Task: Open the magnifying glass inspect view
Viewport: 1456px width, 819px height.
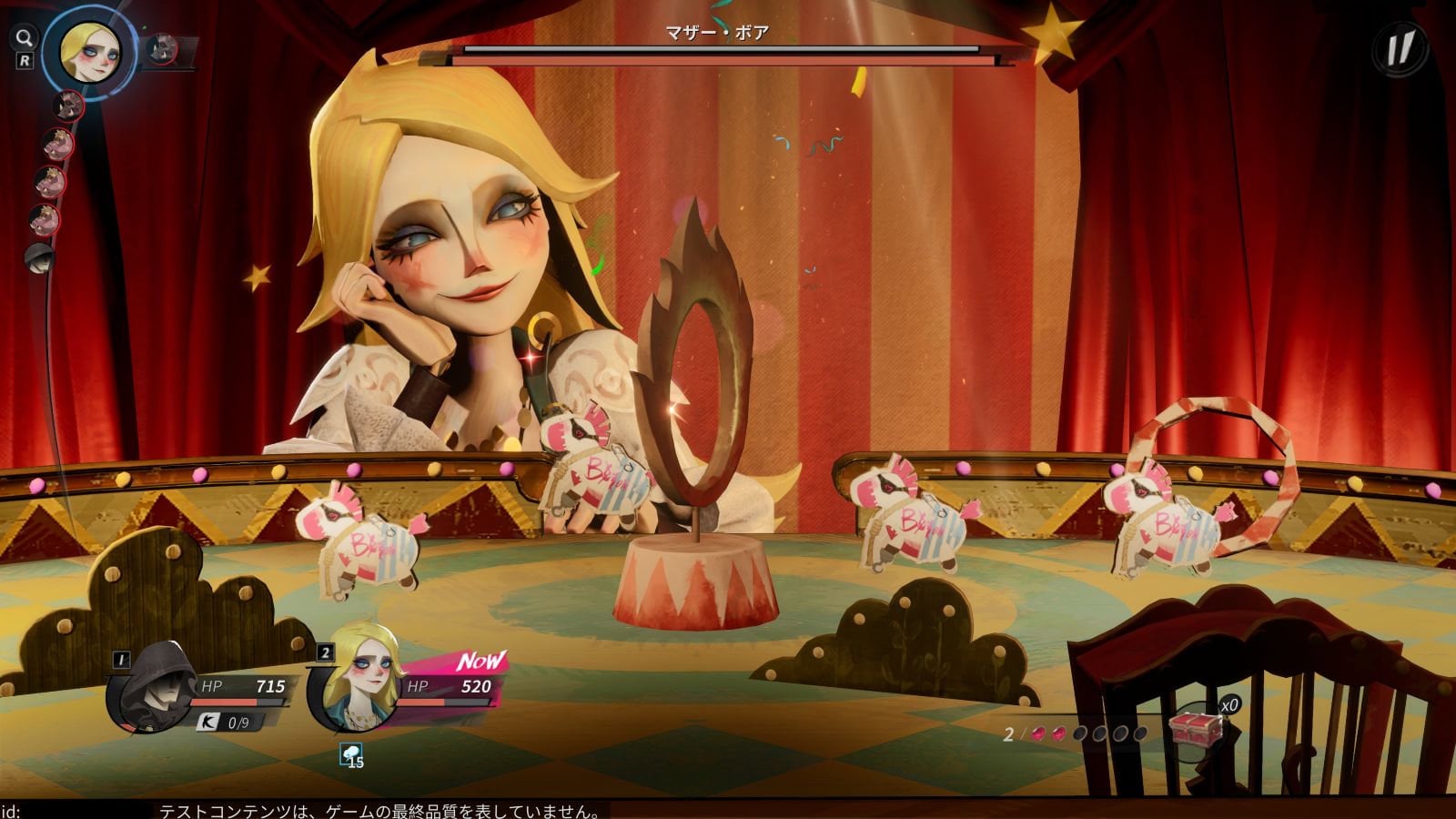Action: point(25,38)
